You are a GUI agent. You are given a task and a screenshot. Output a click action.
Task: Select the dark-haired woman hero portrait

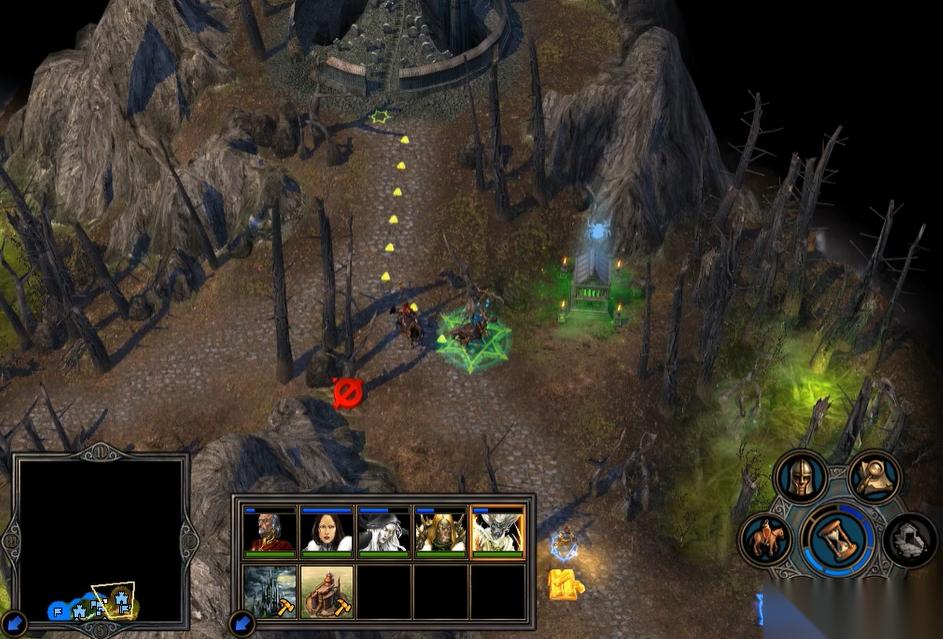pyautogui.click(x=327, y=530)
